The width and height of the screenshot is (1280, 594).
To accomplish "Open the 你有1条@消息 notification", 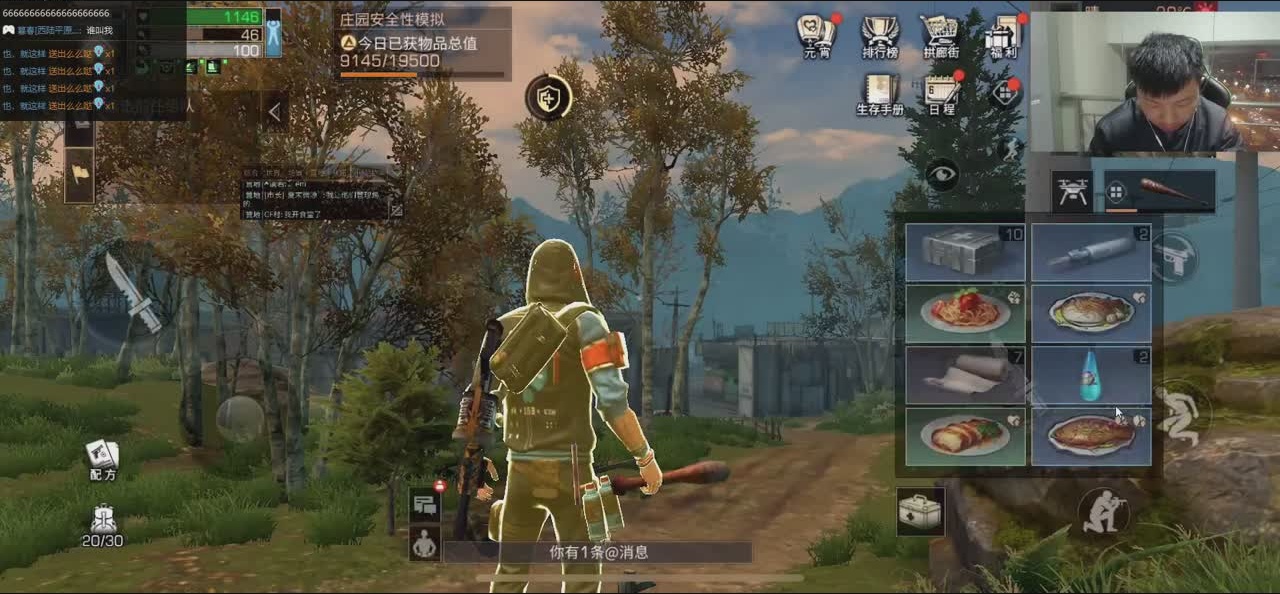I will click(x=598, y=552).
